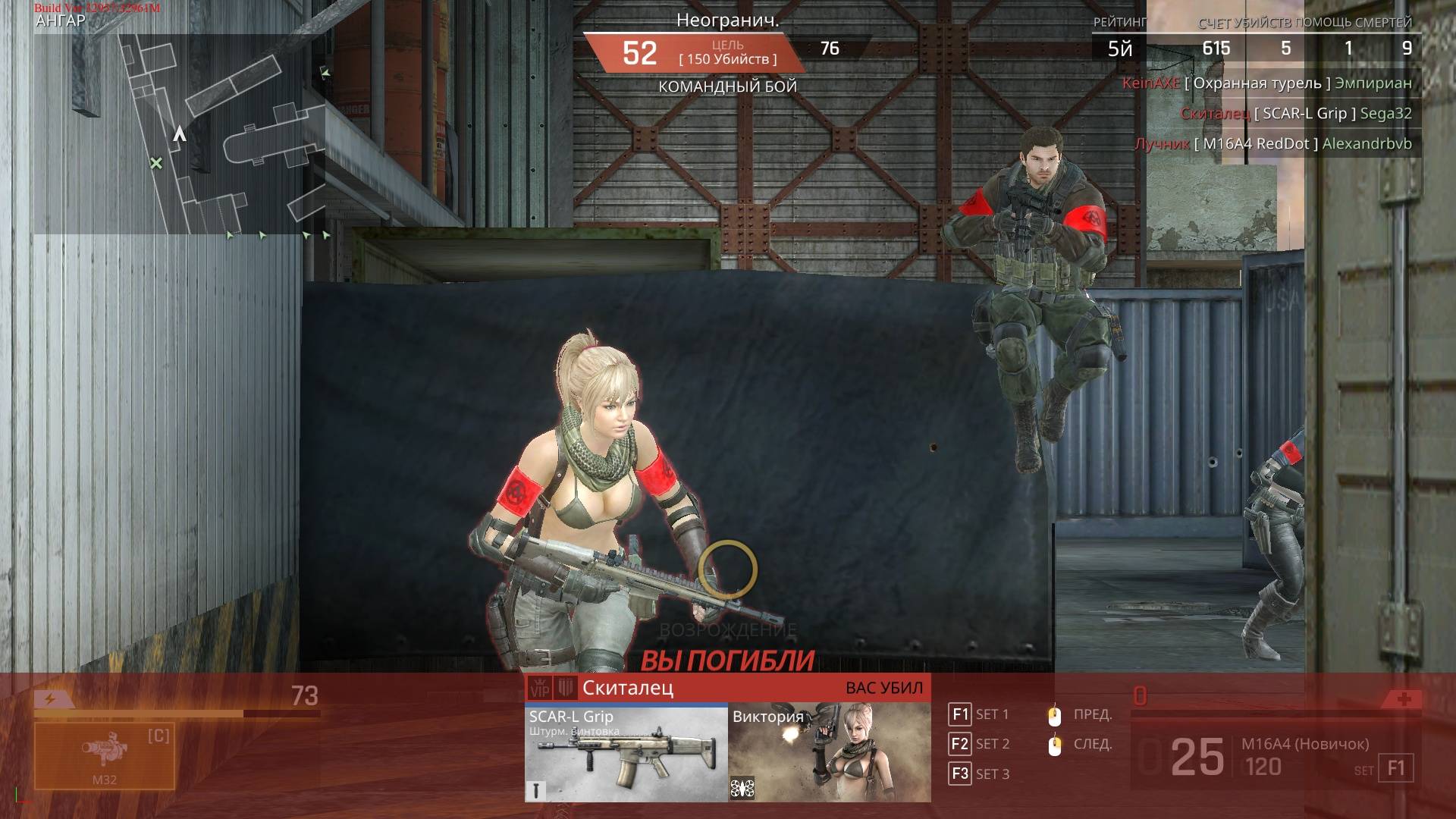
Task: Select the M32 grenade launcher slot
Action: pyautogui.click(x=105, y=755)
